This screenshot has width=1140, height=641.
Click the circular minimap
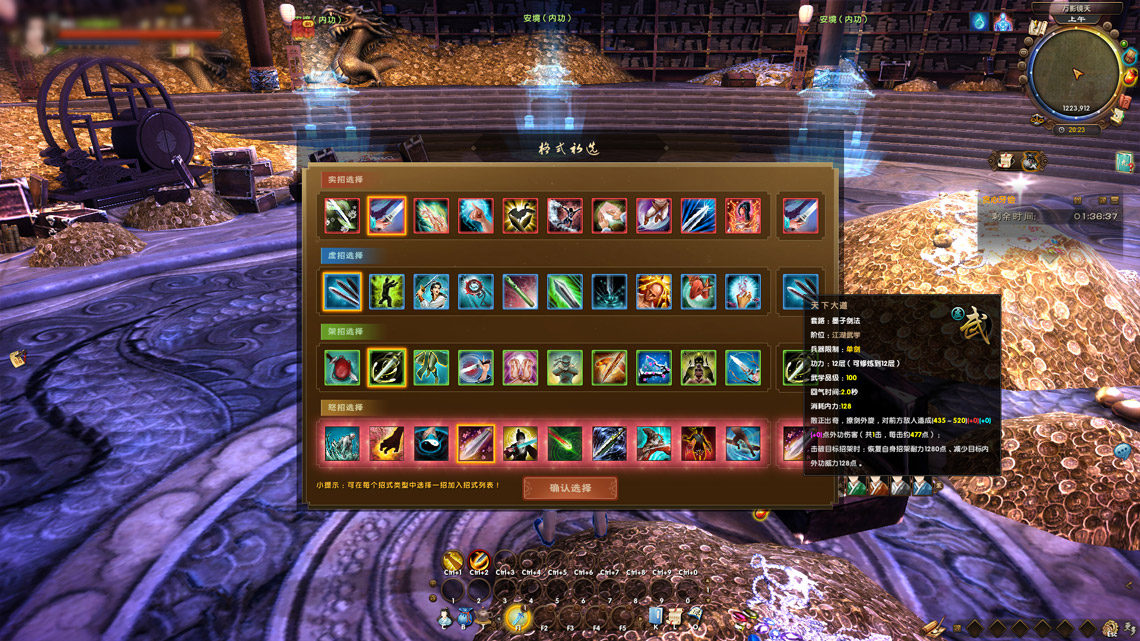click(x=1077, y=75)
